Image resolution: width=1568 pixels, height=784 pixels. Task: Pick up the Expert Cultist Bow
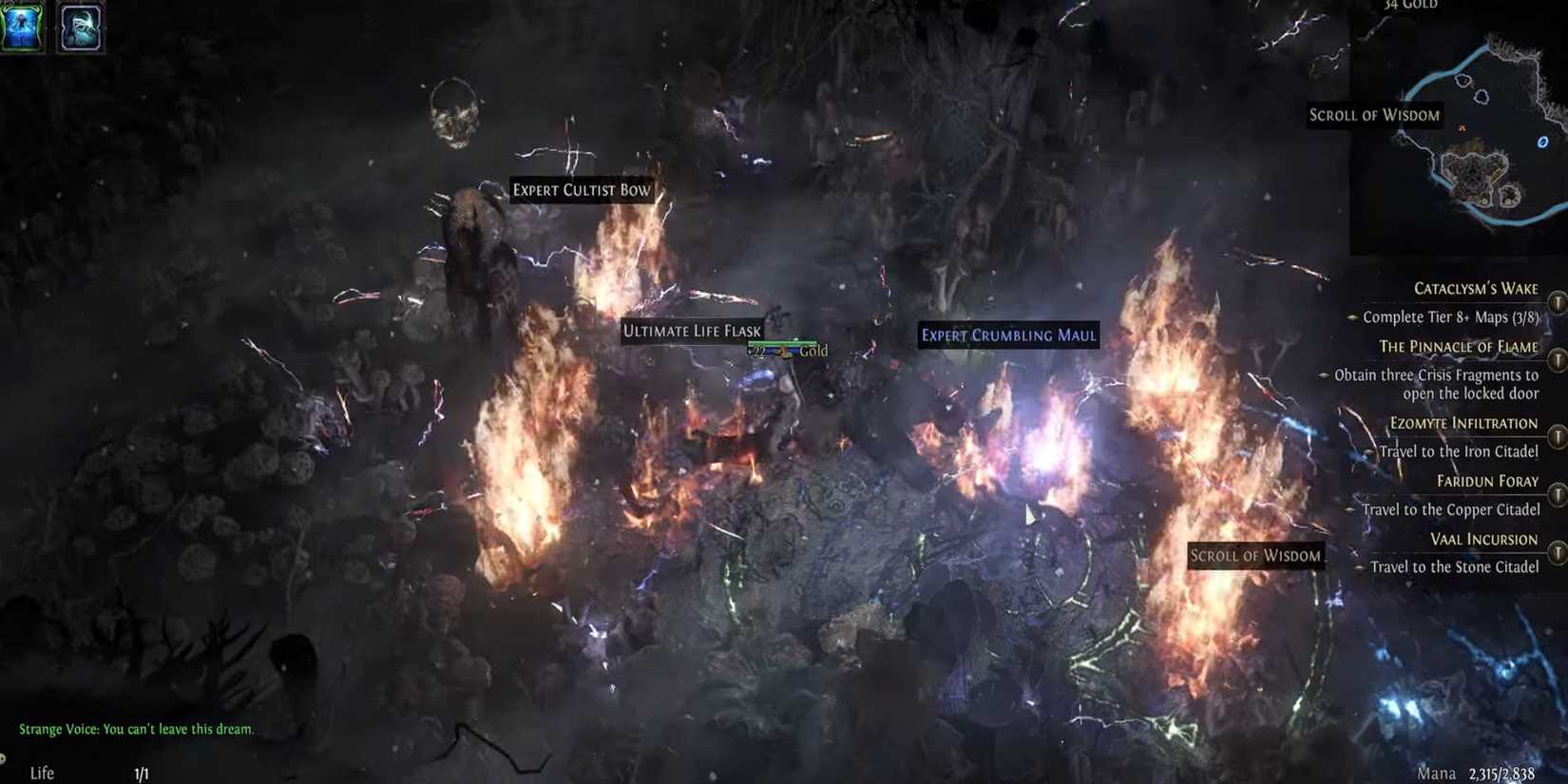click(x=583, y=190)
